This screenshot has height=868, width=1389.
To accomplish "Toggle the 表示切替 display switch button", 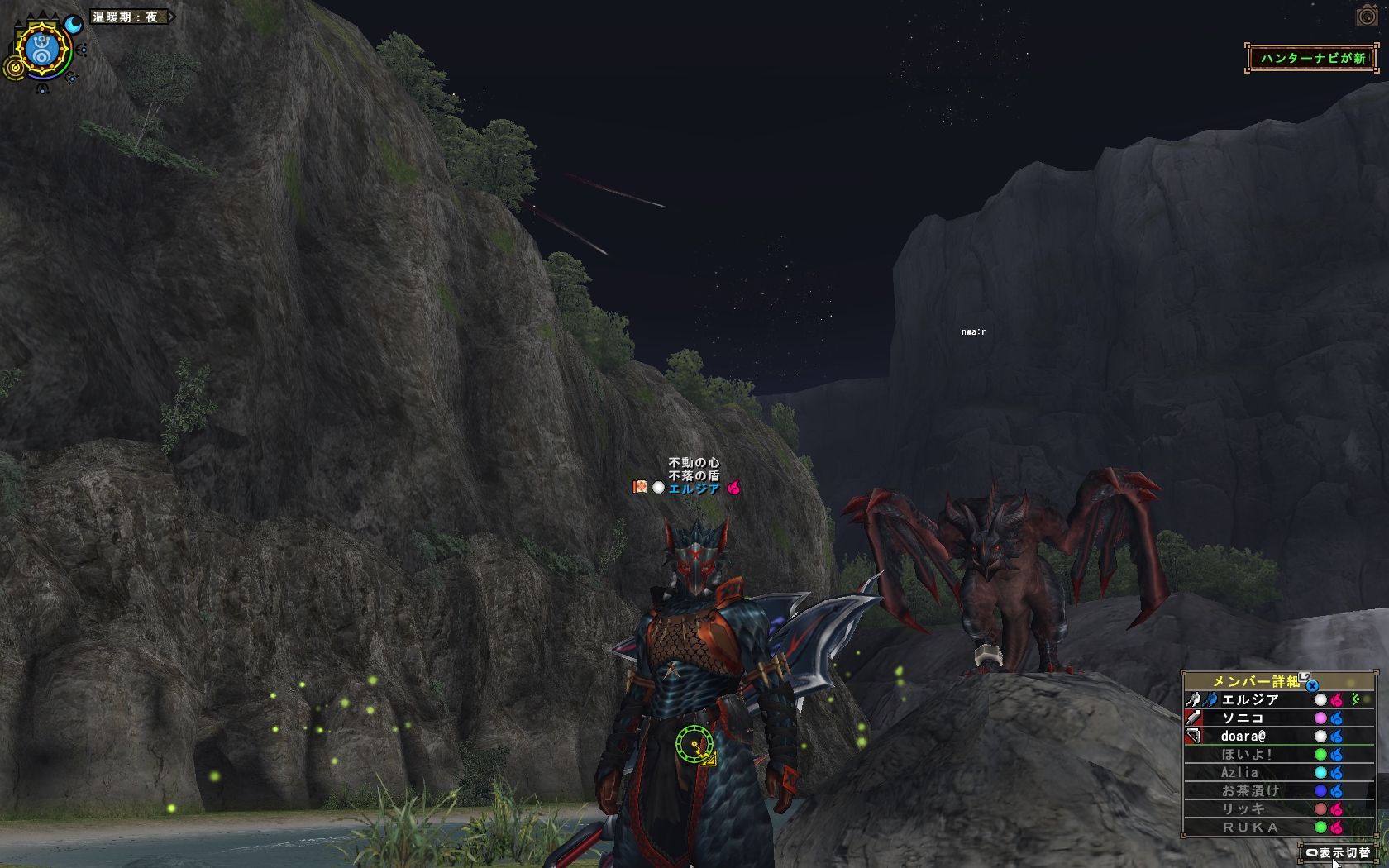I will click(1338, 852).
